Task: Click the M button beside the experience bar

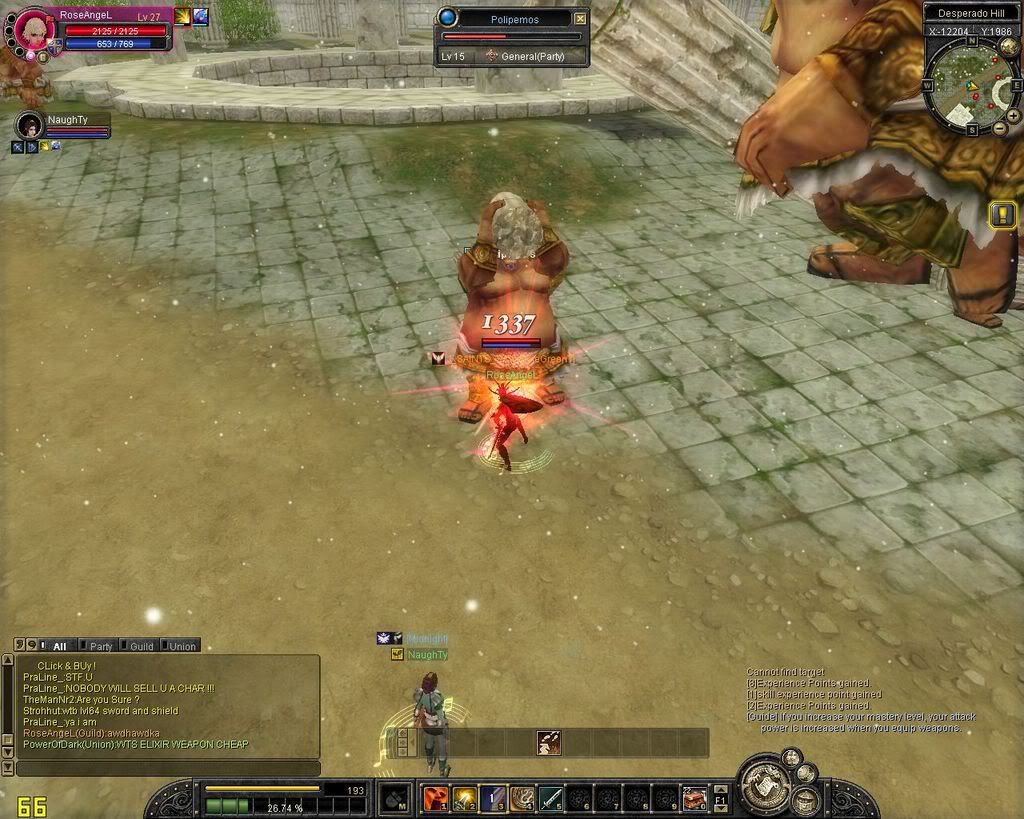Action: click(394, 799)
